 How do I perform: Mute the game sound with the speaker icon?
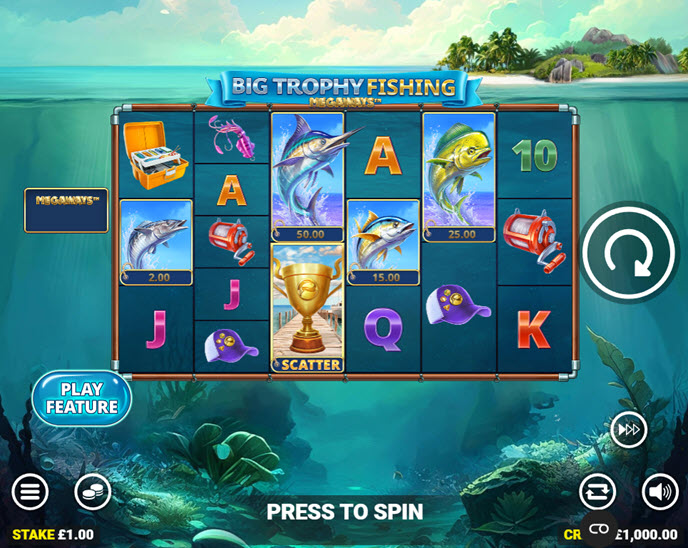659,491
